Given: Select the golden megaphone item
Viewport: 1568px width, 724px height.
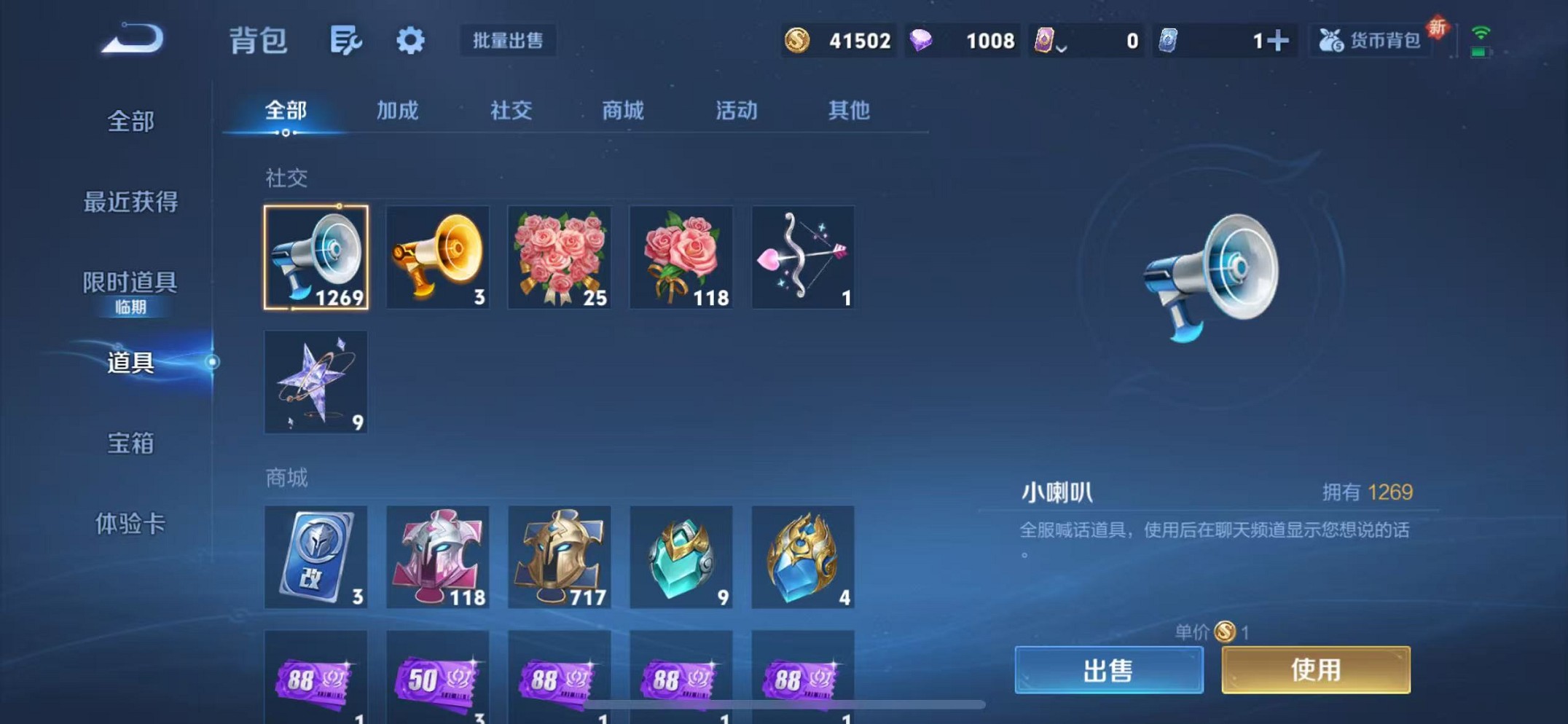Looking at the screenshot, I should click(438, 258).
